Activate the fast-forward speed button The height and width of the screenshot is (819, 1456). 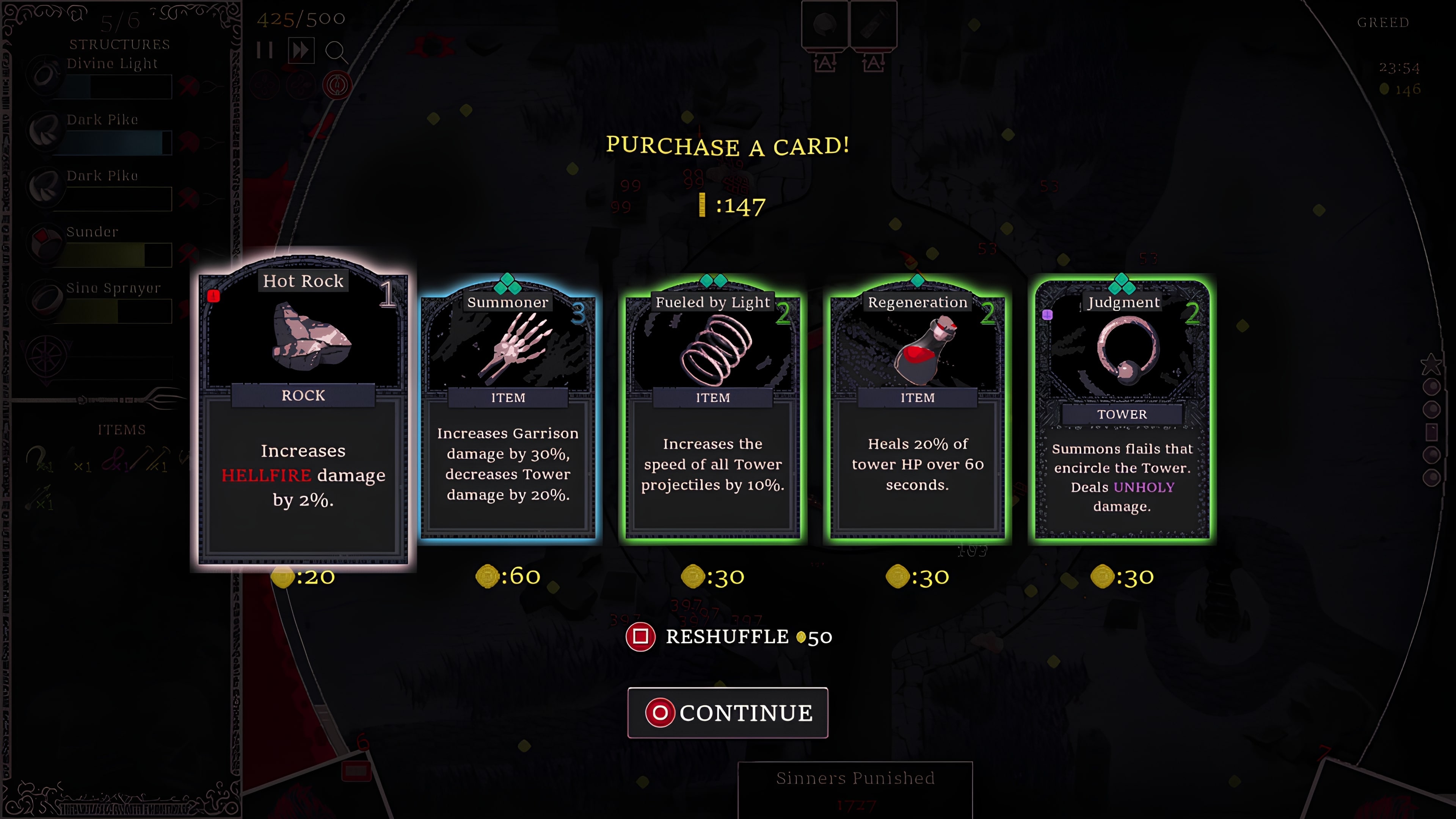pyautogui.click(x=301, y=51)
